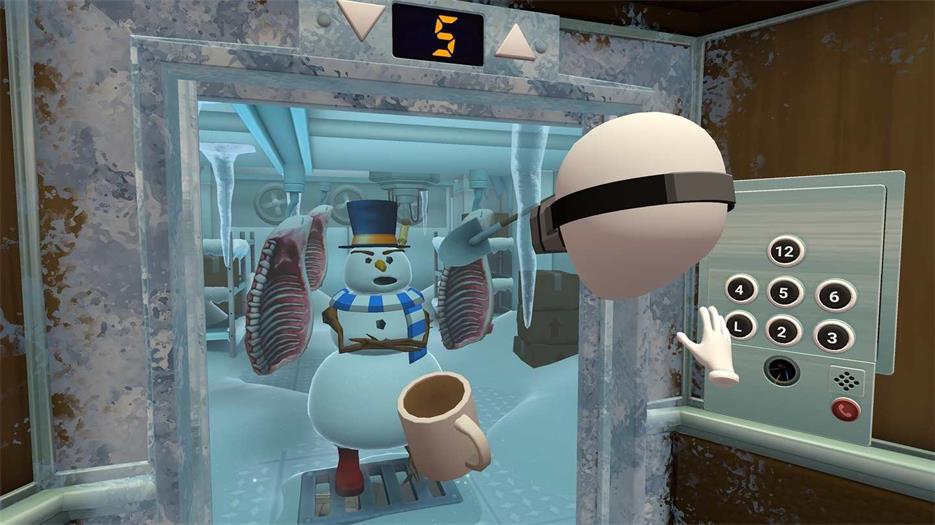Push the floor 5 elevator button

pos(785,293)
